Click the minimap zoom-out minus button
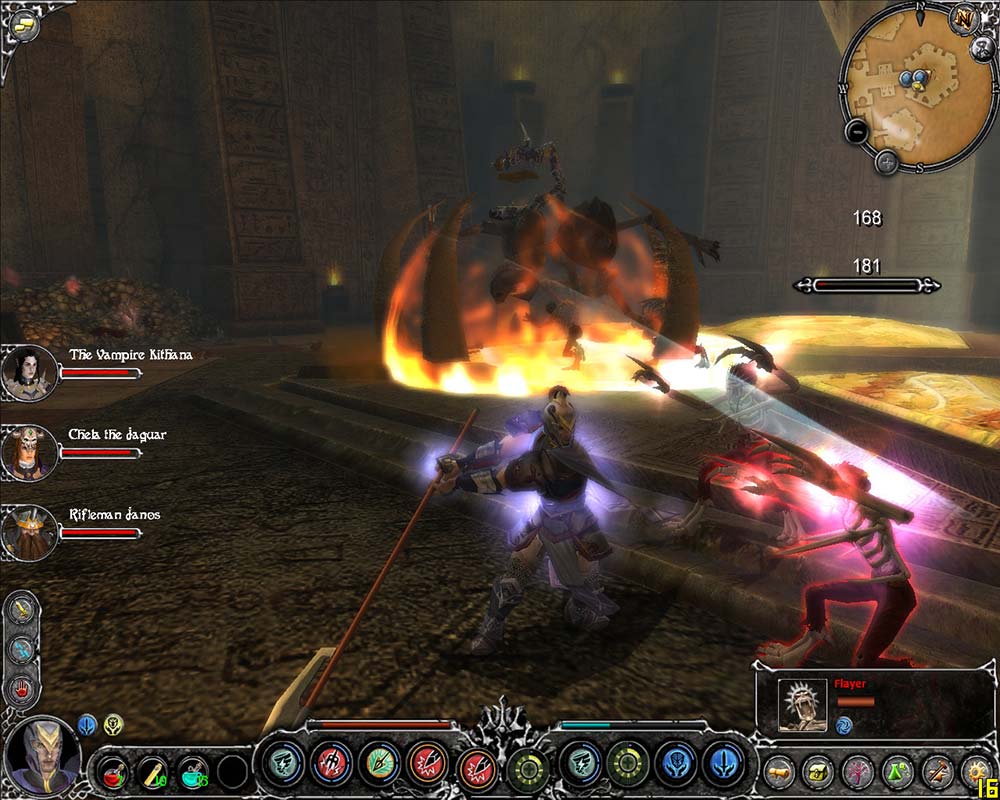1000x800 pixels. click(x=857, y=130)
